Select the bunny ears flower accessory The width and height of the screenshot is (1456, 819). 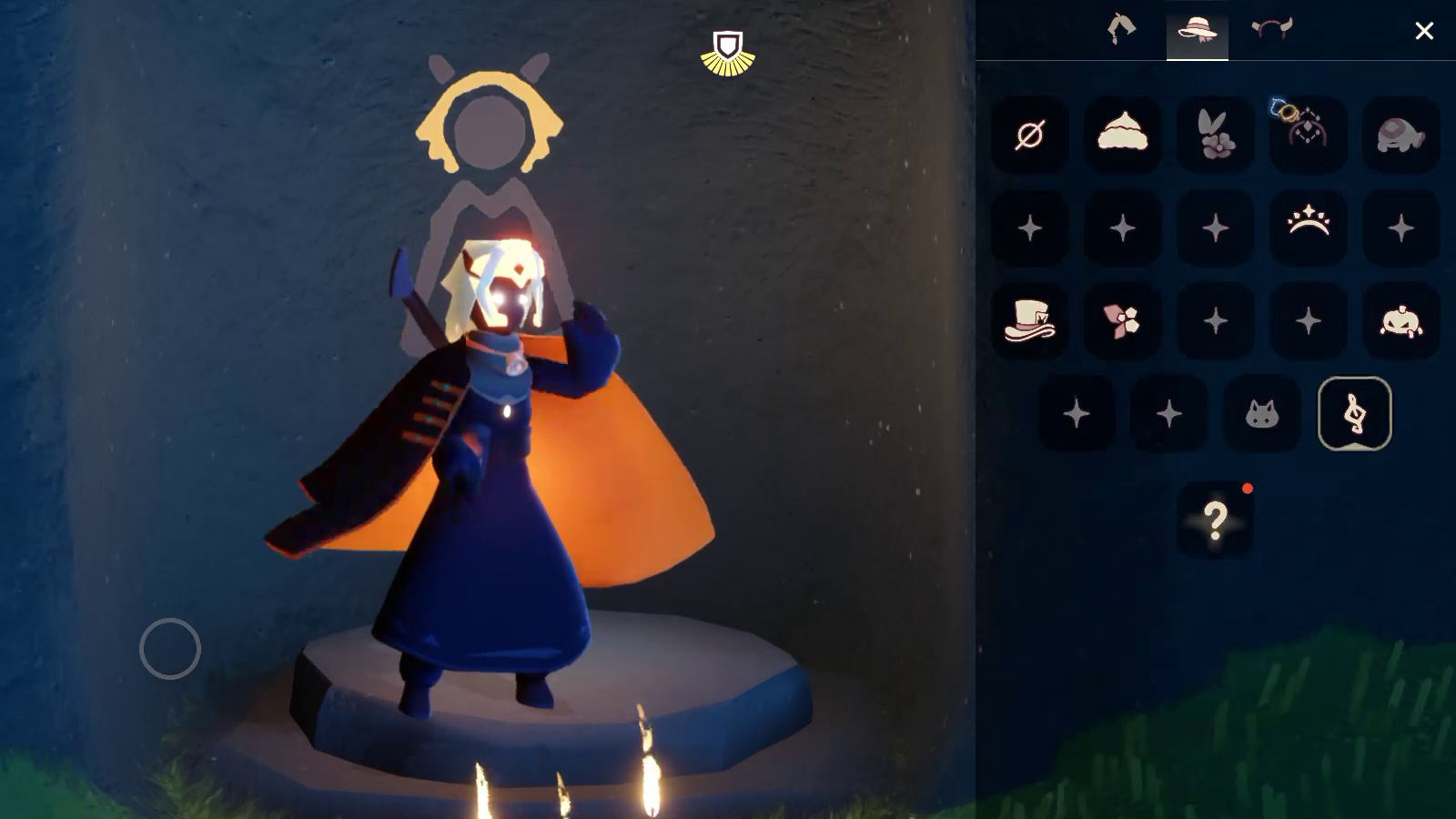1215,136
